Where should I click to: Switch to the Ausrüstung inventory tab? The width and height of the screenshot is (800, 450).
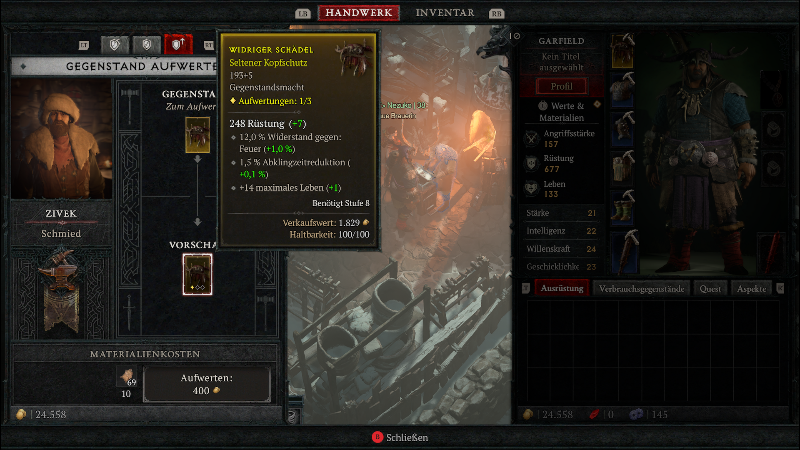point(559,288)
